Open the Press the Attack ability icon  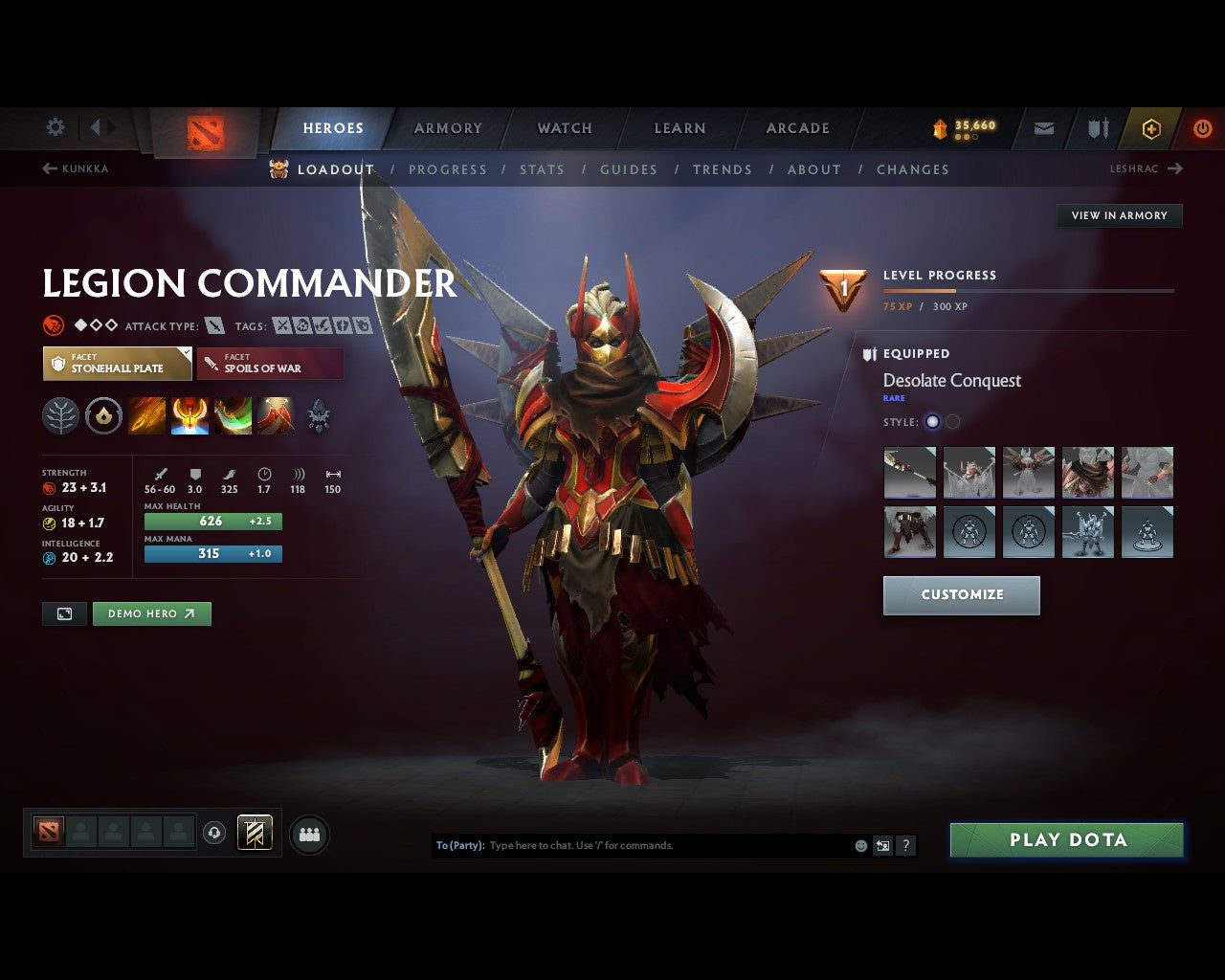click(x=189, y=415)
